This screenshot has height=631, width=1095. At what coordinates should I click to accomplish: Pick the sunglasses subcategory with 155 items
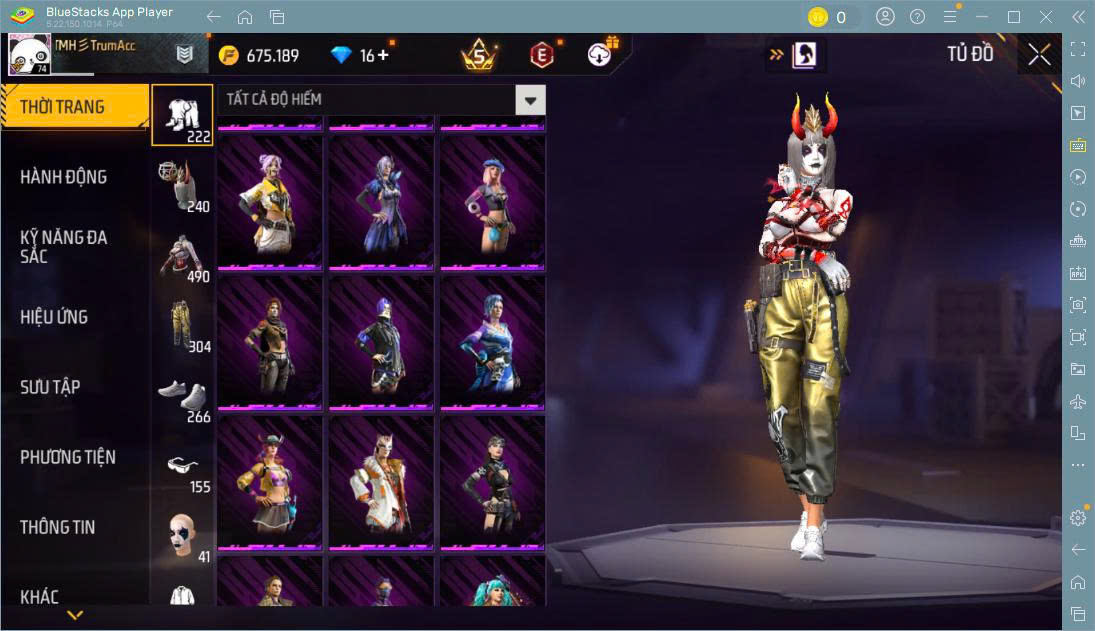(x=182, y=466)
